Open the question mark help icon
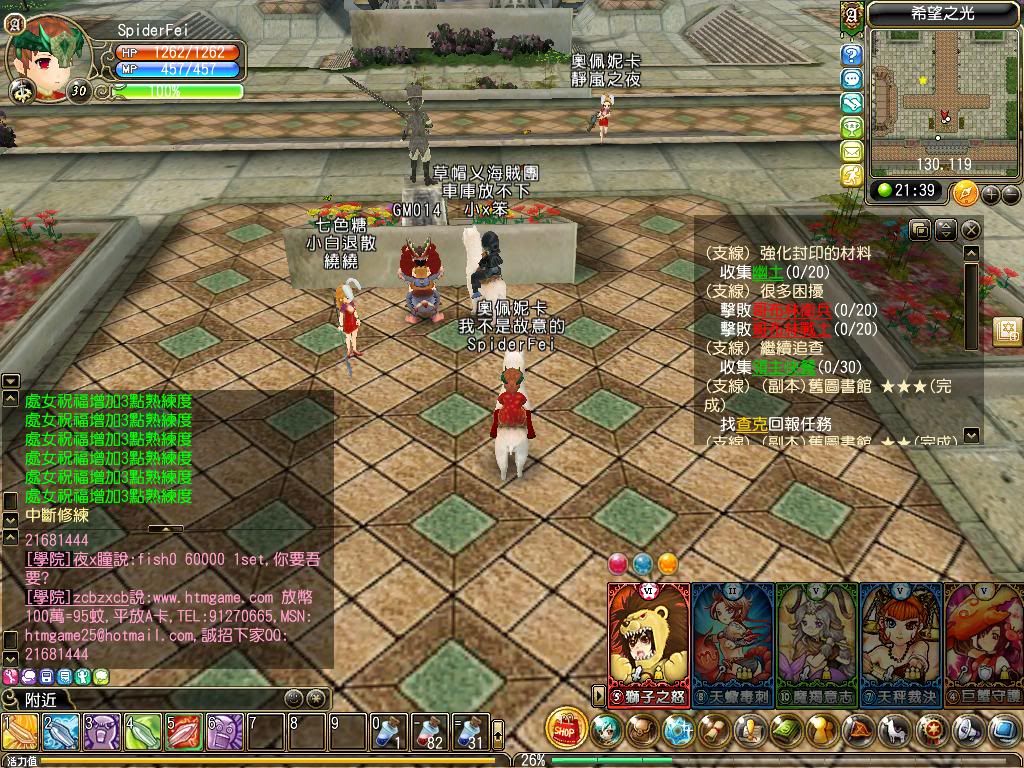 click(852, 55)
